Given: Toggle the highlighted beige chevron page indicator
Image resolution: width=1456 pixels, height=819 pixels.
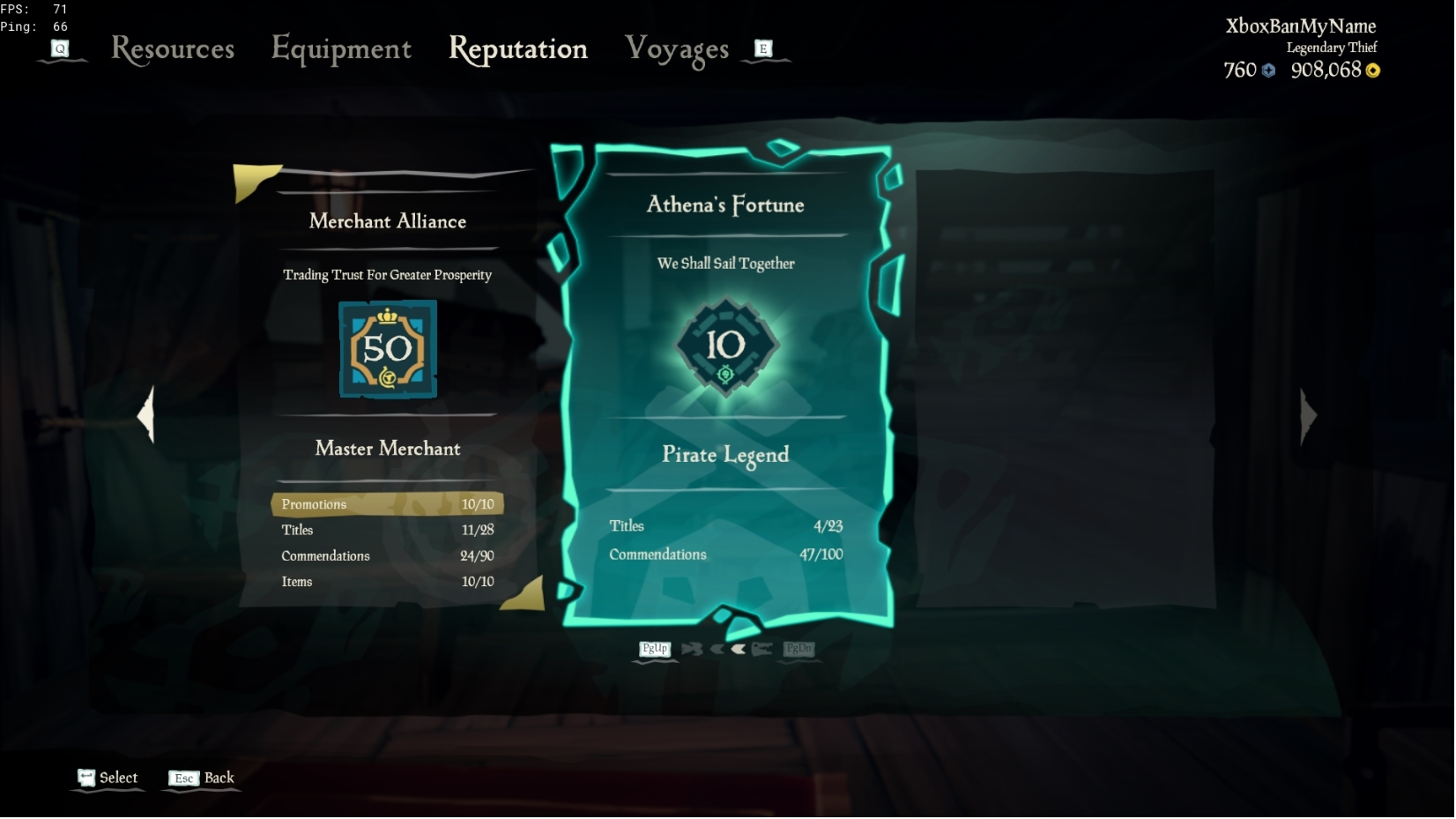Looking at the screenshot, I should click(x=738, y=648).
